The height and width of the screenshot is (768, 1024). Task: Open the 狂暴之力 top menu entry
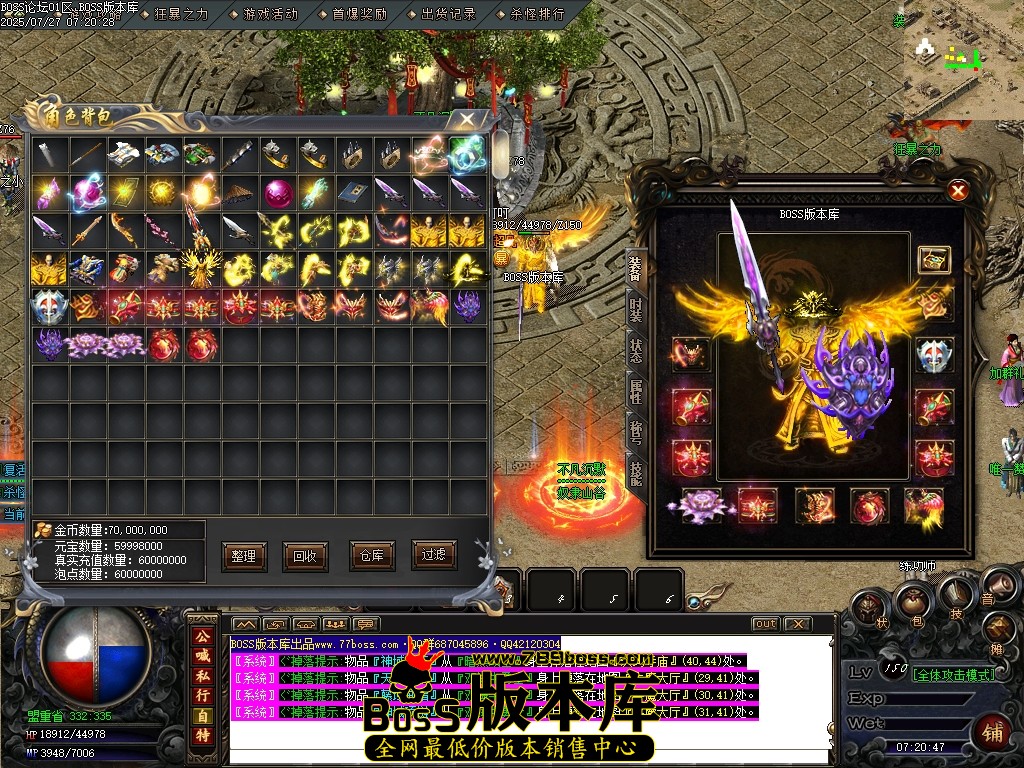pos(181,14)
